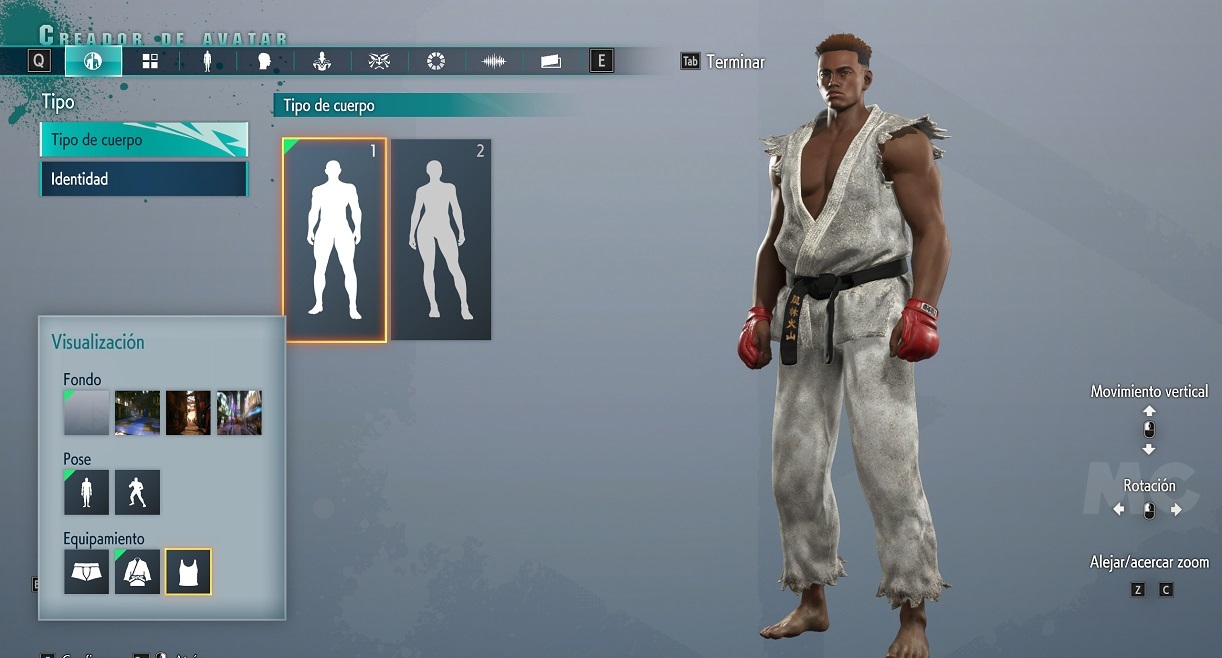
Task: Switch to the color ring tab
Action: (x=436, y=61)
